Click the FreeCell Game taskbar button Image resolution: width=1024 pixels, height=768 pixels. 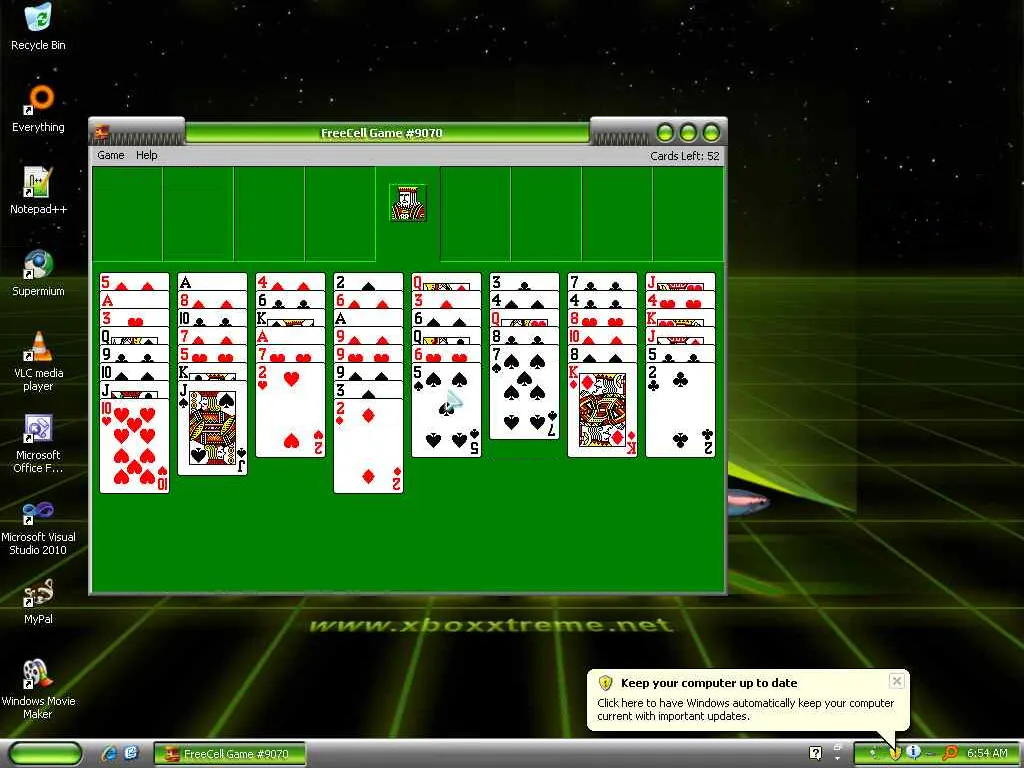point(229,754)
